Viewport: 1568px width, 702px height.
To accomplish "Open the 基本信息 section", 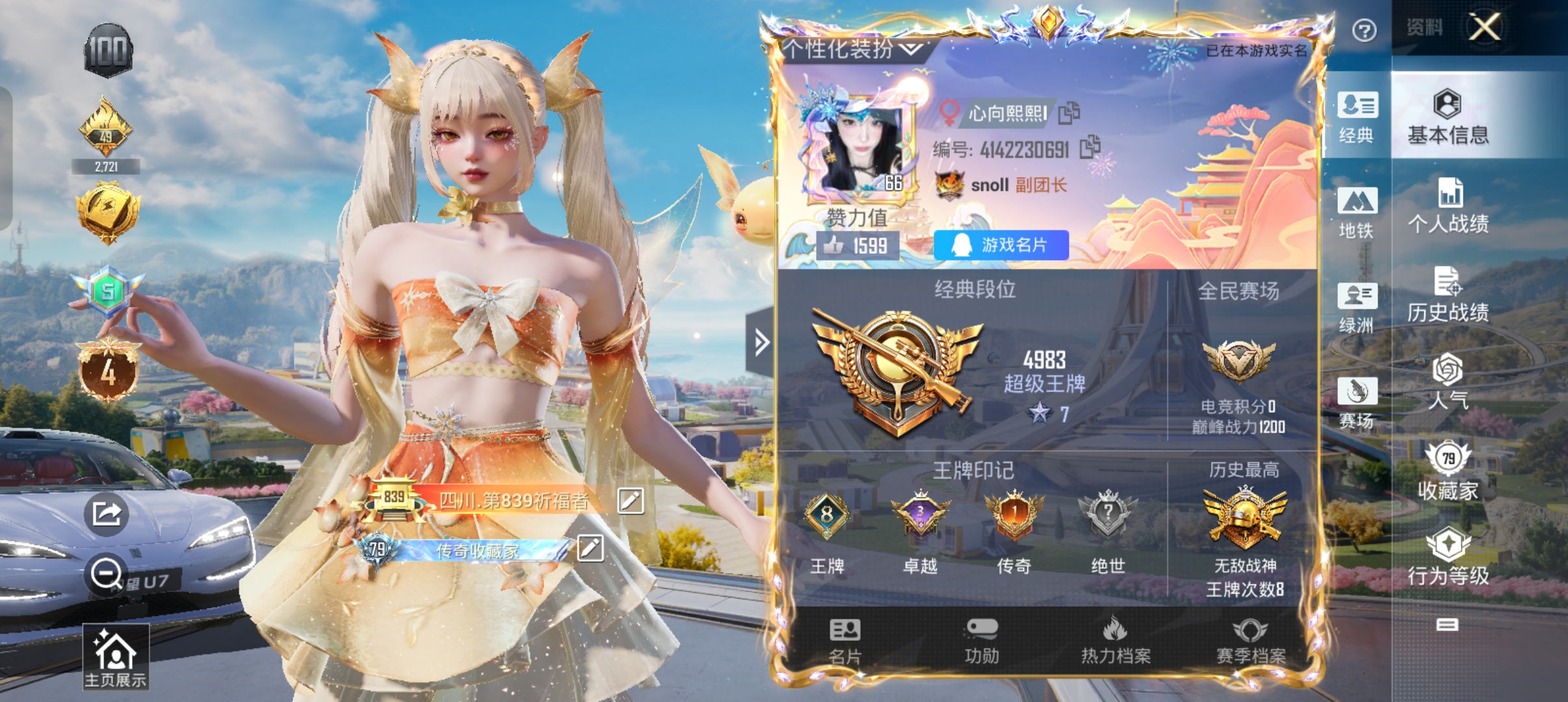I will point(1448,117).
